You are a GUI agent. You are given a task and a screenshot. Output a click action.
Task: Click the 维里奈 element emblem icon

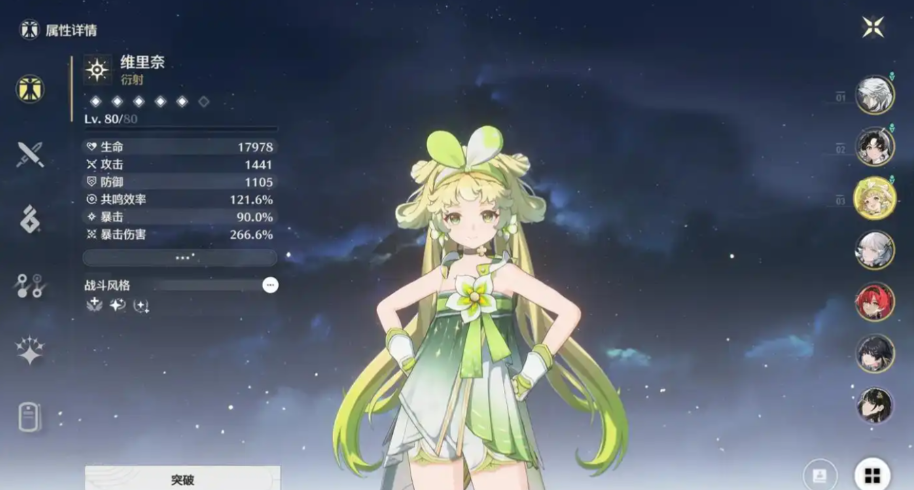pyautogui.click(x=97, y=68)
